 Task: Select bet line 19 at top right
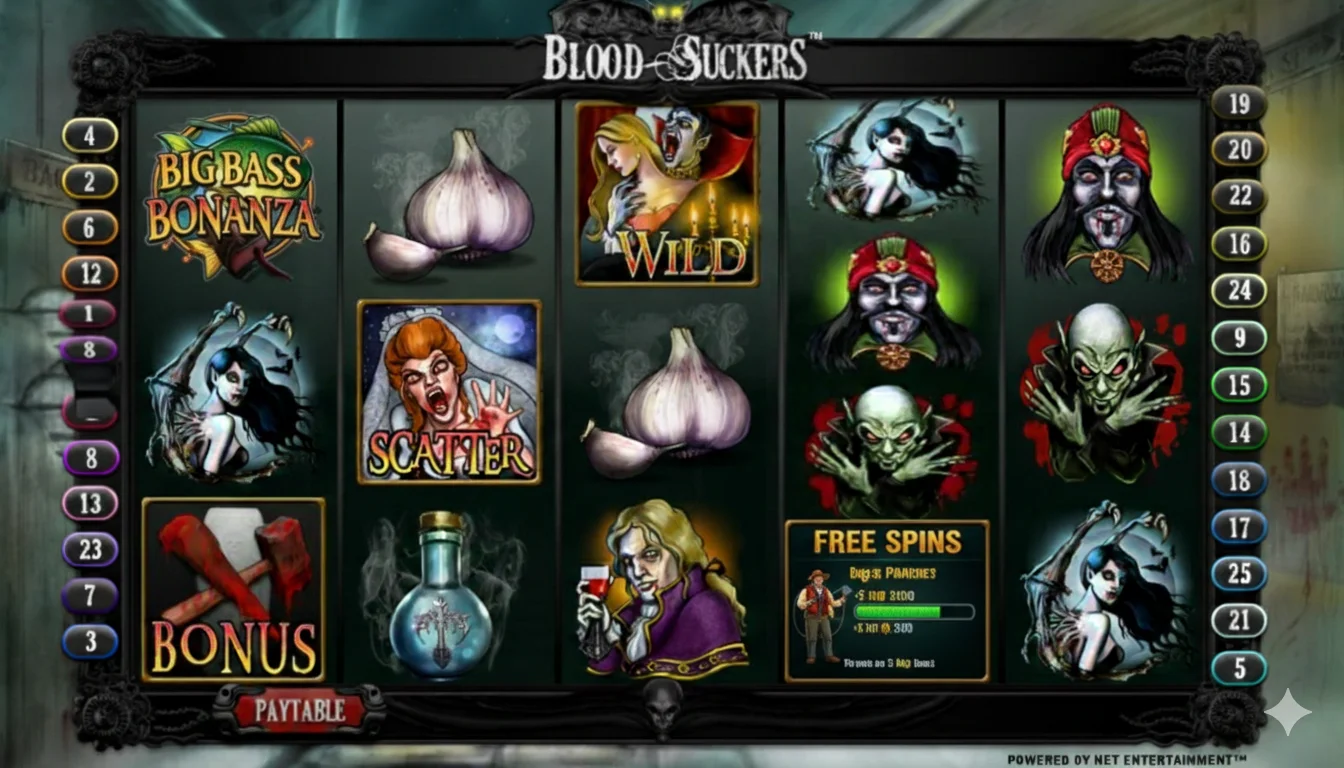(1238, 104)
